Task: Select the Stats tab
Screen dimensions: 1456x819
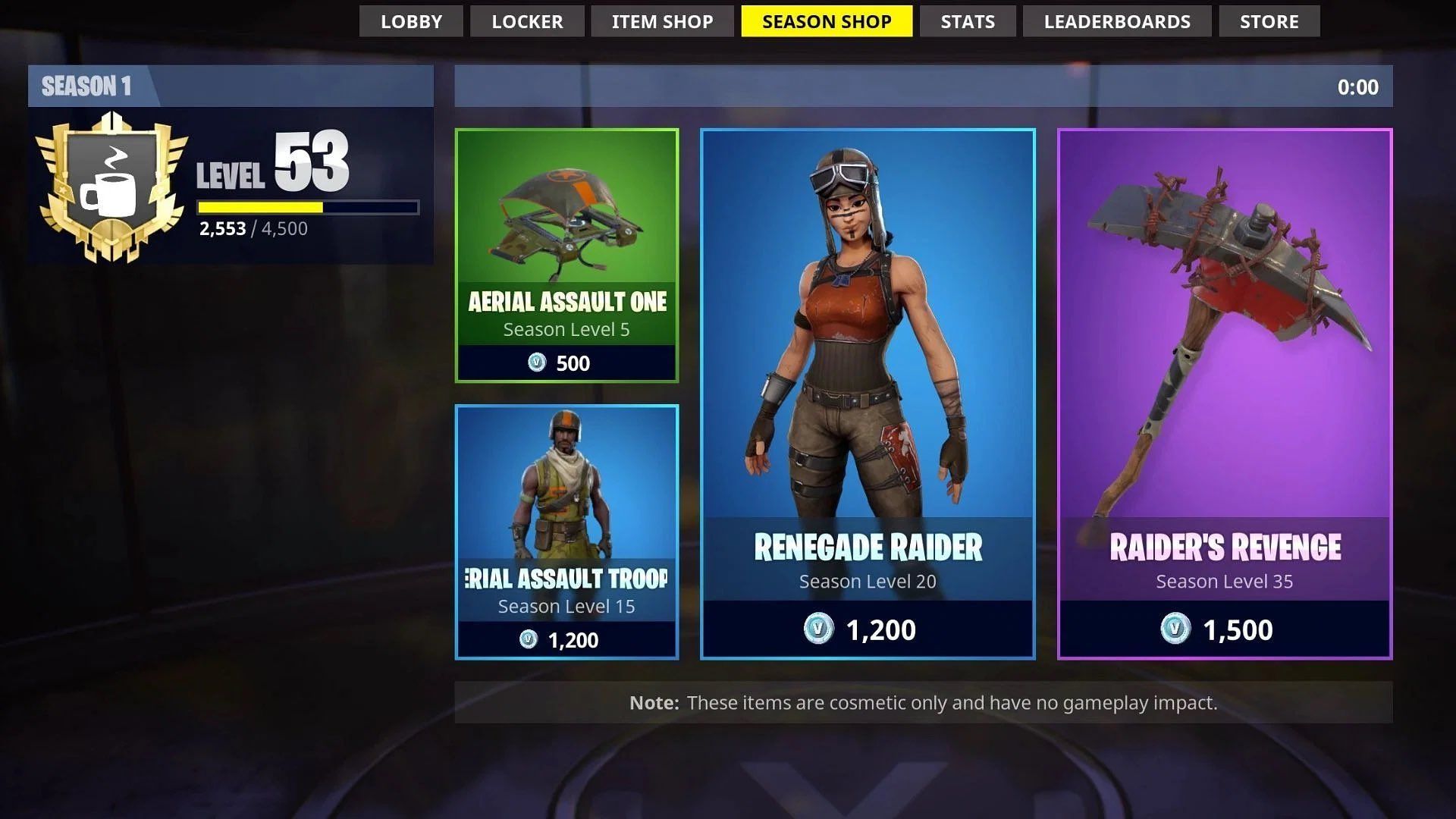Action: click(967, 21)
